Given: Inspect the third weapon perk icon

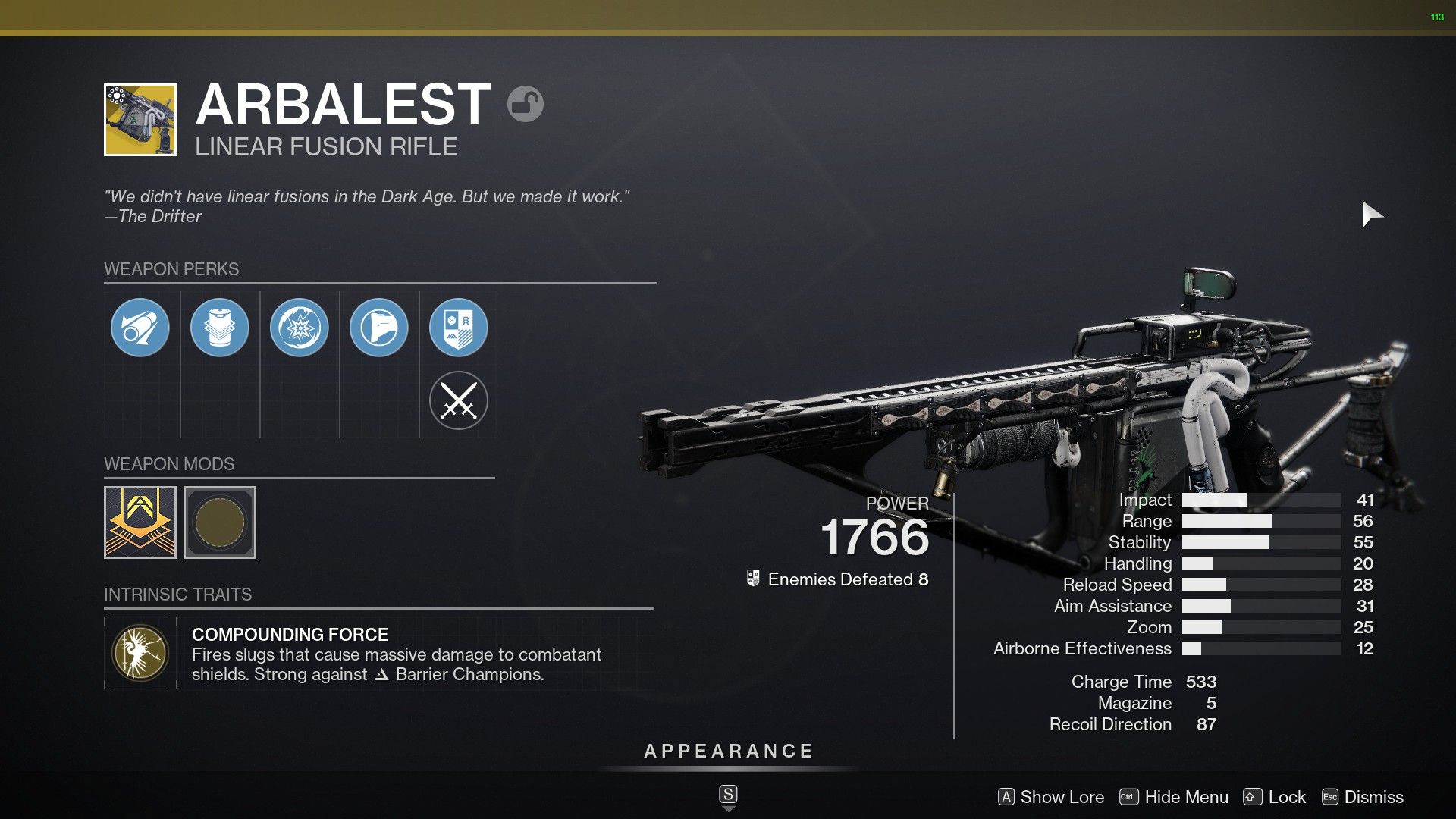Looking at the screenshot, I should [300, 328].
